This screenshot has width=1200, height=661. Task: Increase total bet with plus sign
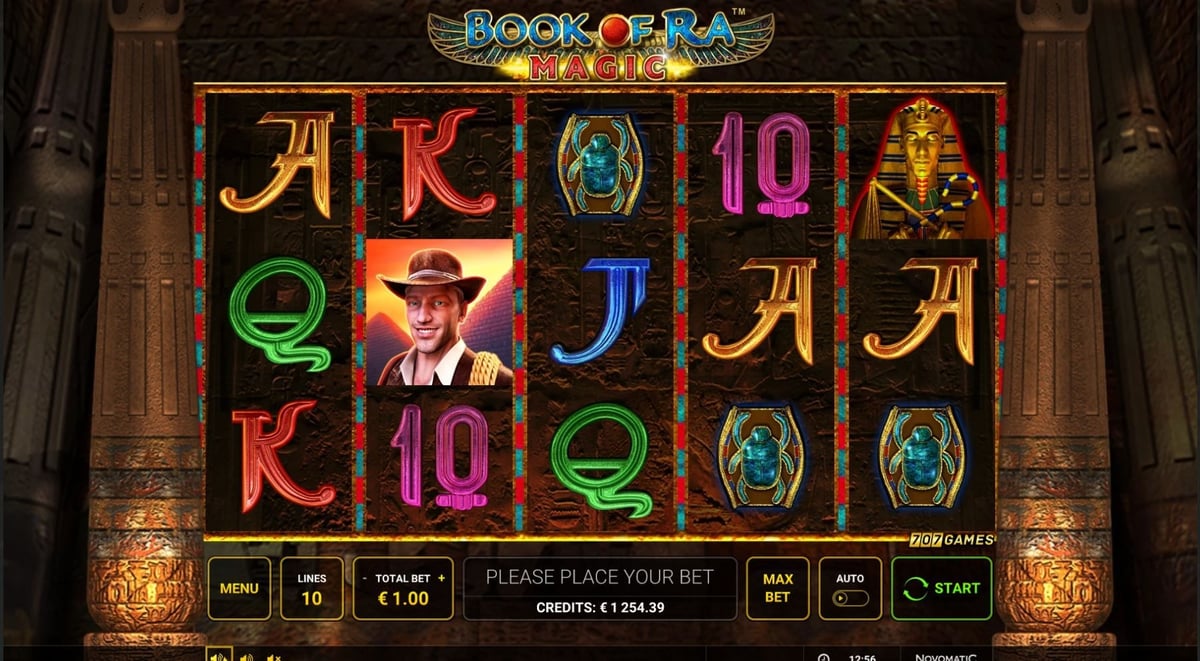click(x=441, y=578)
